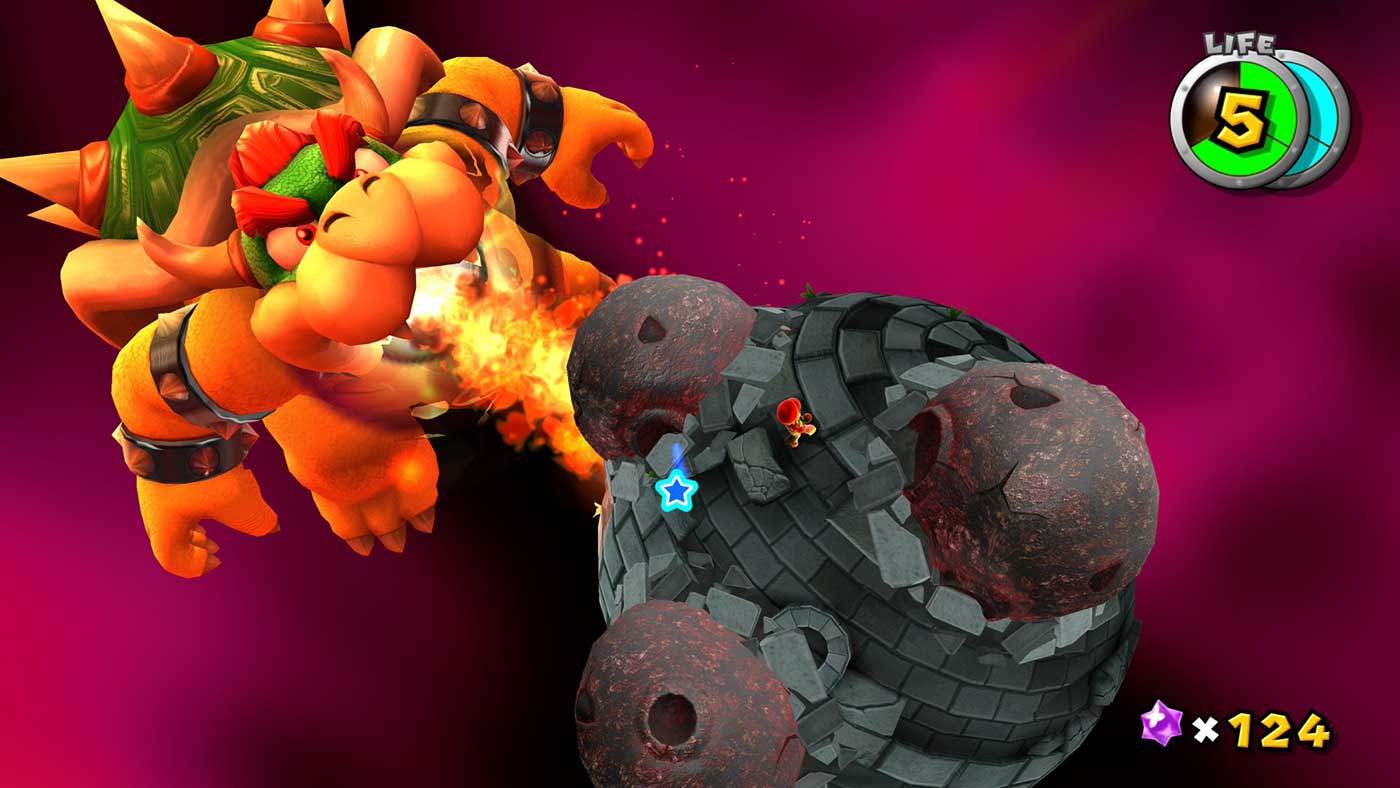
Task: Click the lower-left embedded meteor
Action: pyautogui.click(x=680, y=690)
